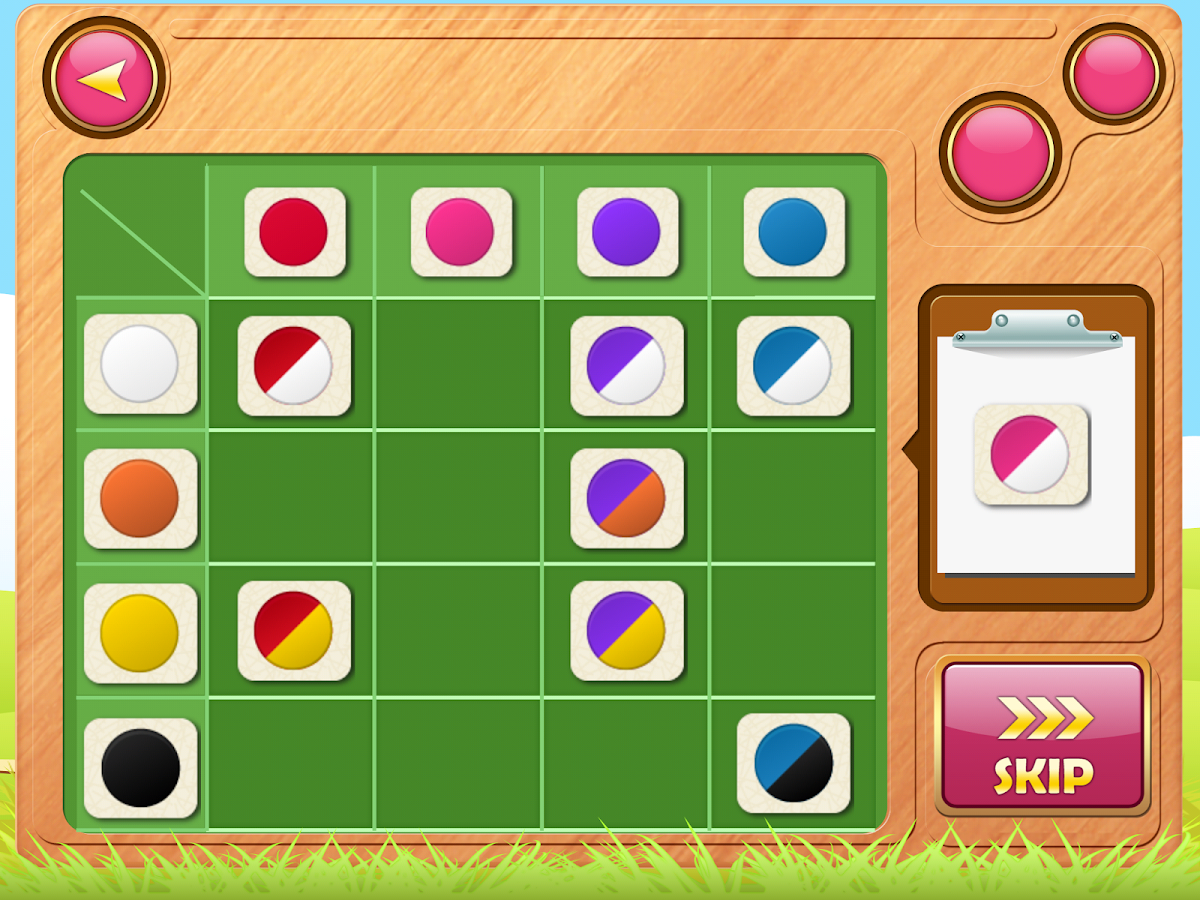Select the white row header tile
1200x900 pixels.
click(x=140, y=364)
